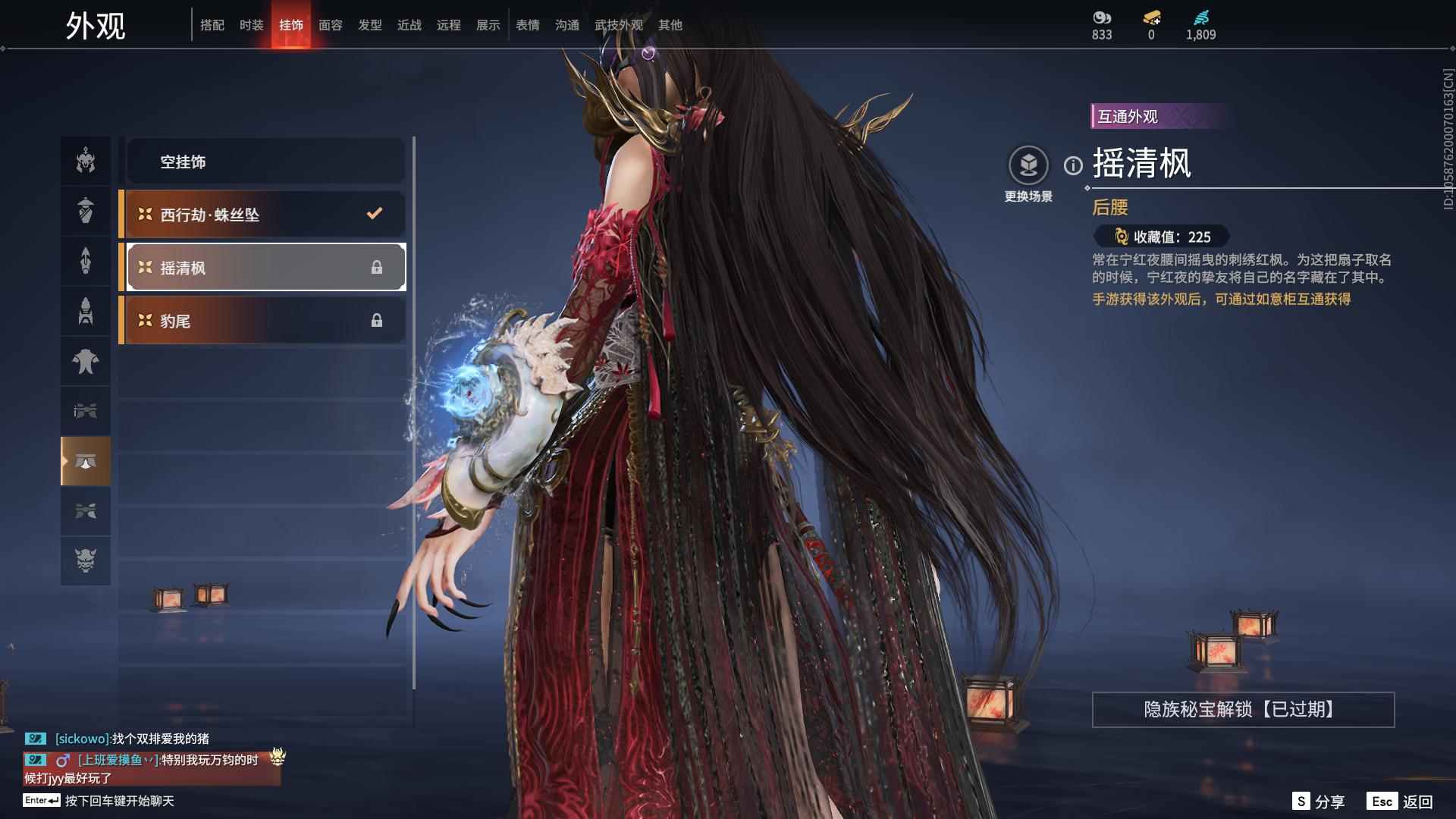Open the 表情 tab
The width and height of the screenshot is (1456, 819).
527,24
